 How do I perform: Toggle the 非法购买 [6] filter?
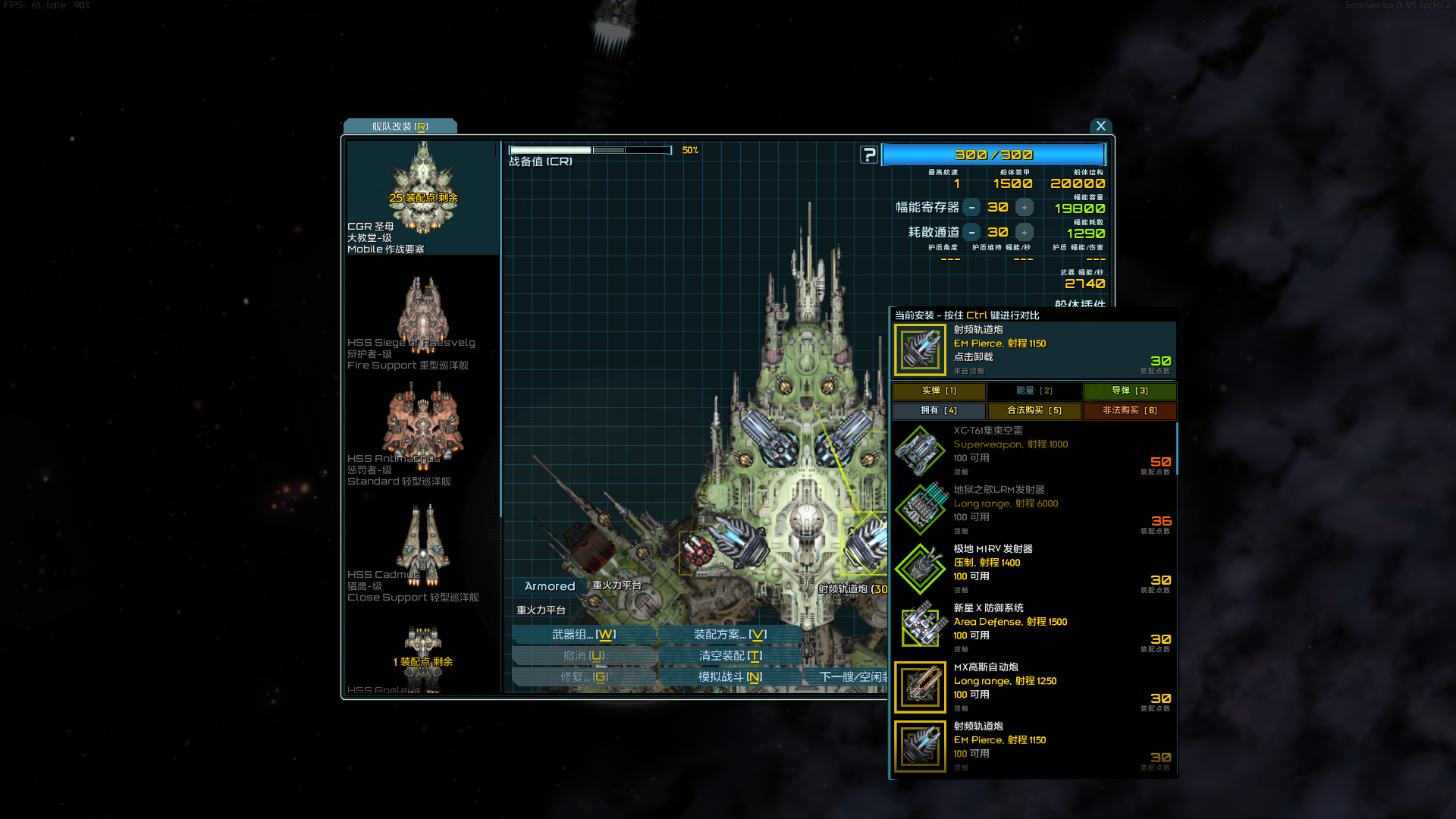1129,410
